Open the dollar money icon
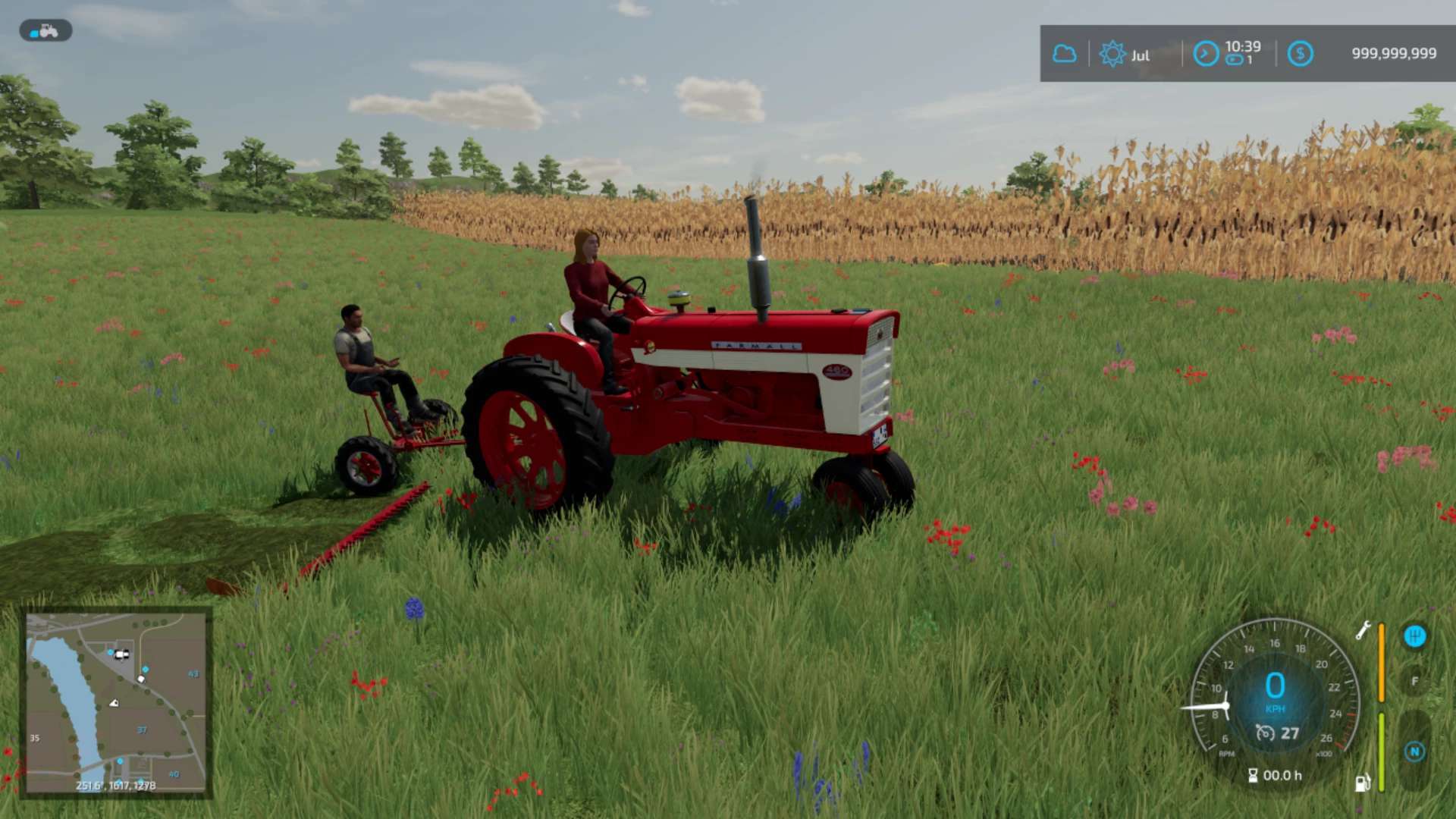The image size is (1456, 819). click(1300, 54)
